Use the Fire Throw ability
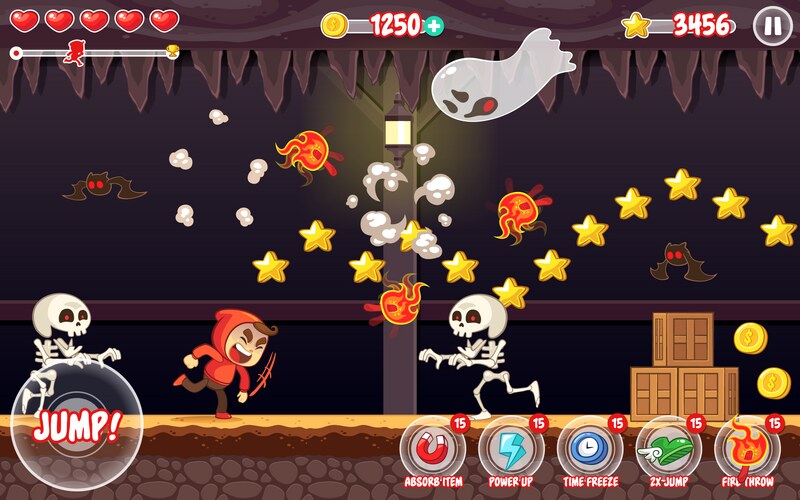The image size is (800, 500). [x=746, y=449]
